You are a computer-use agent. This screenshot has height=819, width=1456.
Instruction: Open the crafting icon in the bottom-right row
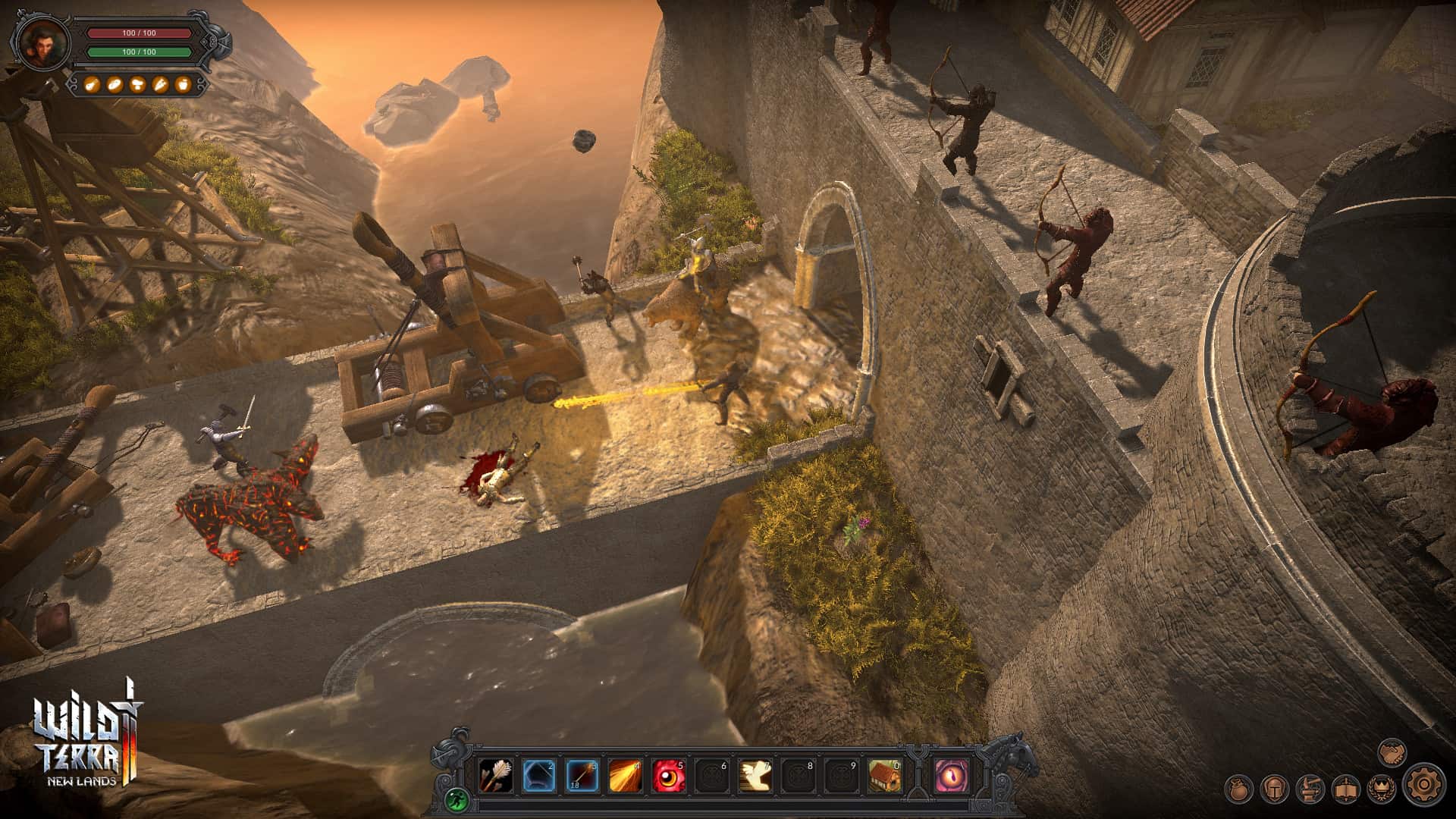(1310, 789)
